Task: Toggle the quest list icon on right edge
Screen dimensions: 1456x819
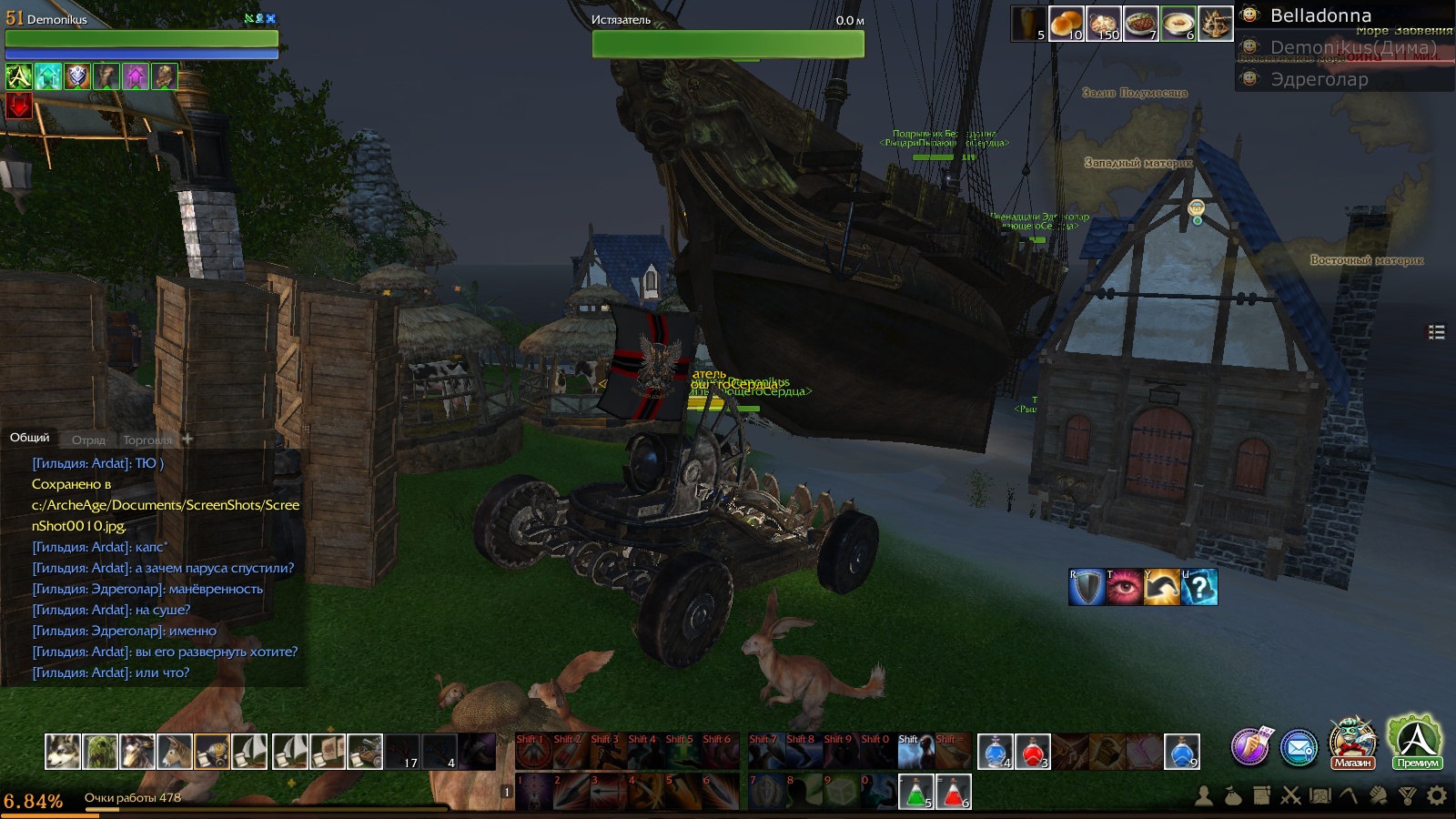Action: tap(1437, 332)
